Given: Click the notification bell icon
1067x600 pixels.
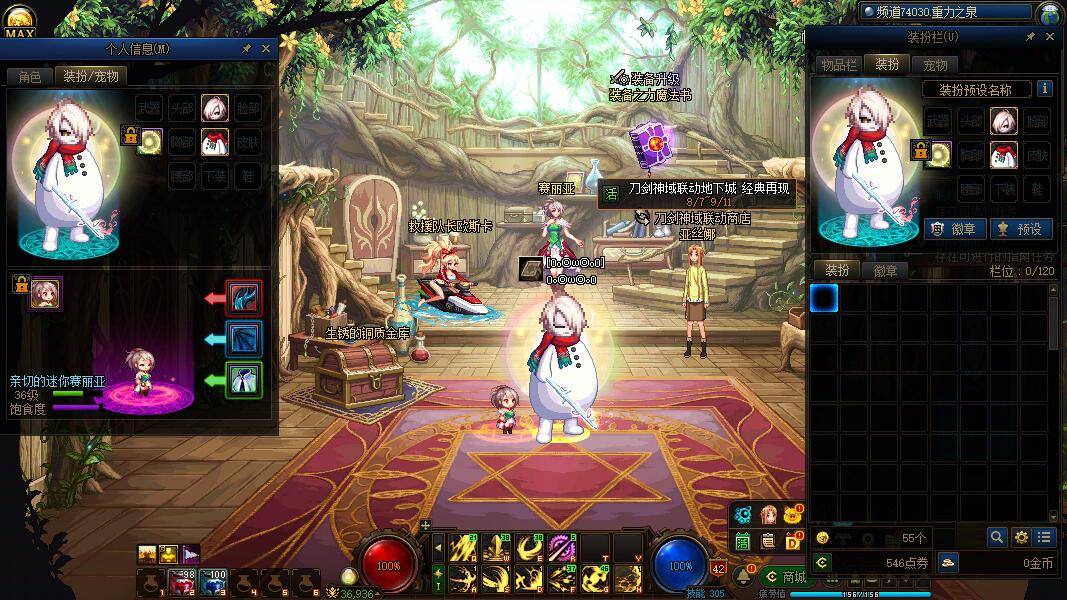Looking at the screenshot, I should [x=745, y=576].
